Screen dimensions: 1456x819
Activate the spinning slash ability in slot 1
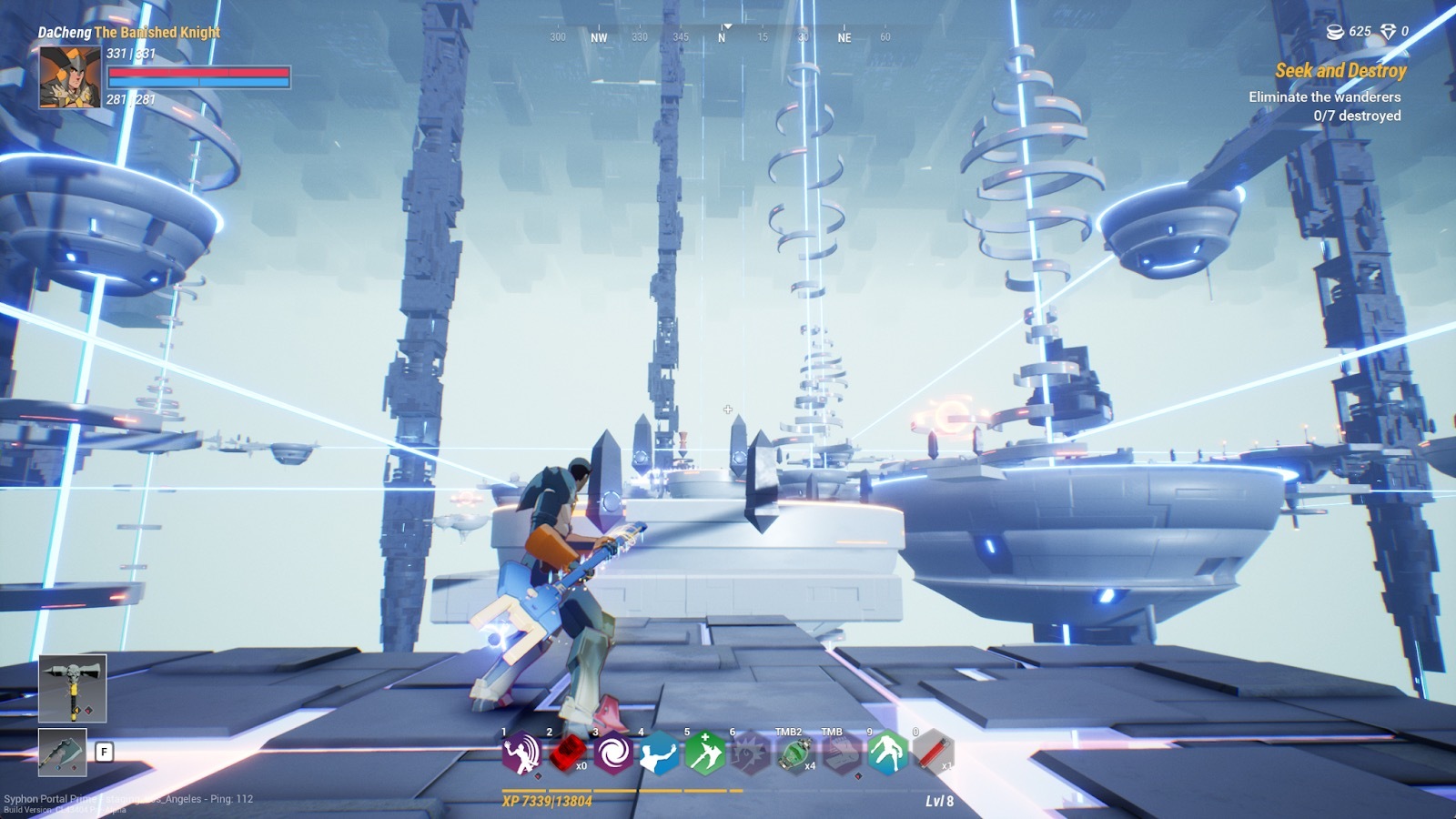pyautogui.click(x=521, y=753)
